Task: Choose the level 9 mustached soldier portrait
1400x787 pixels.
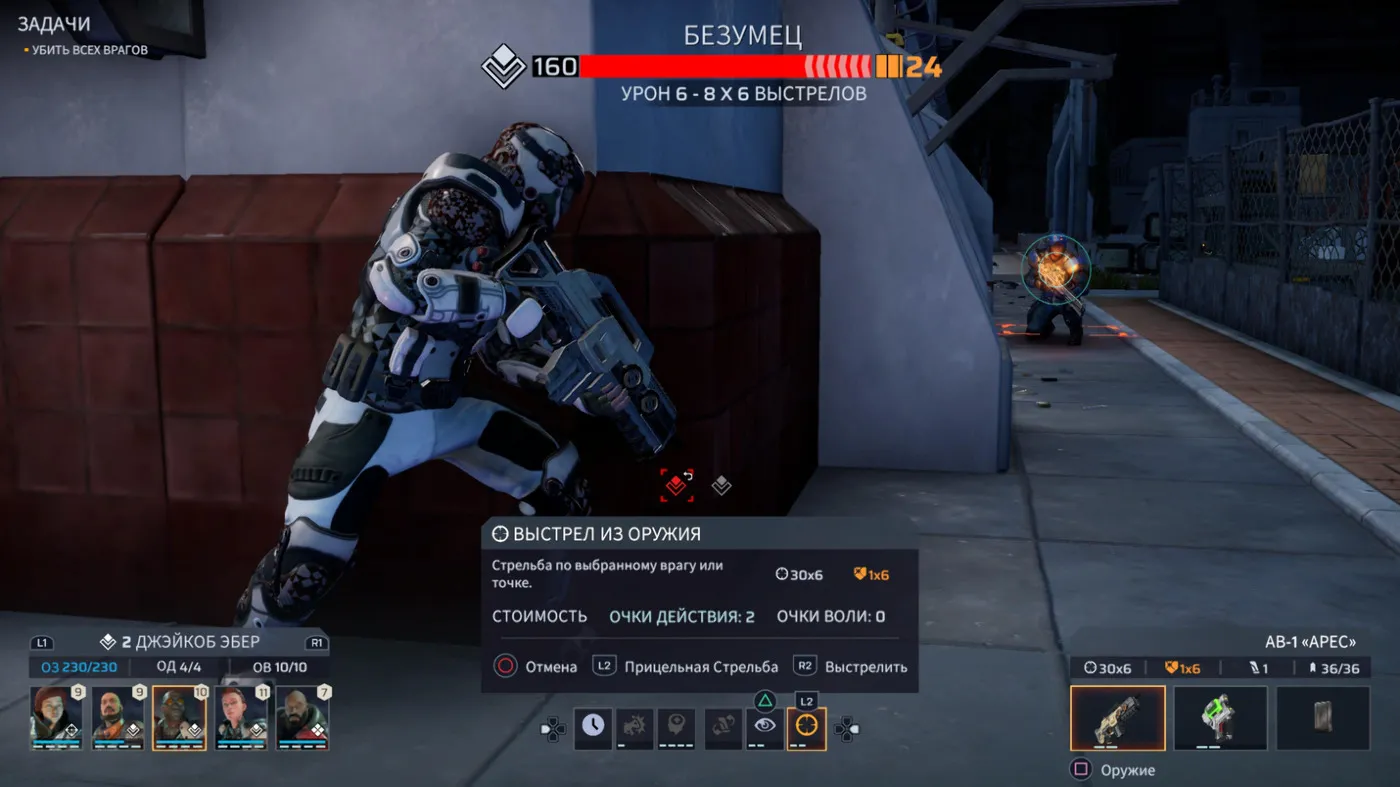Action: (x=118, y=716)
